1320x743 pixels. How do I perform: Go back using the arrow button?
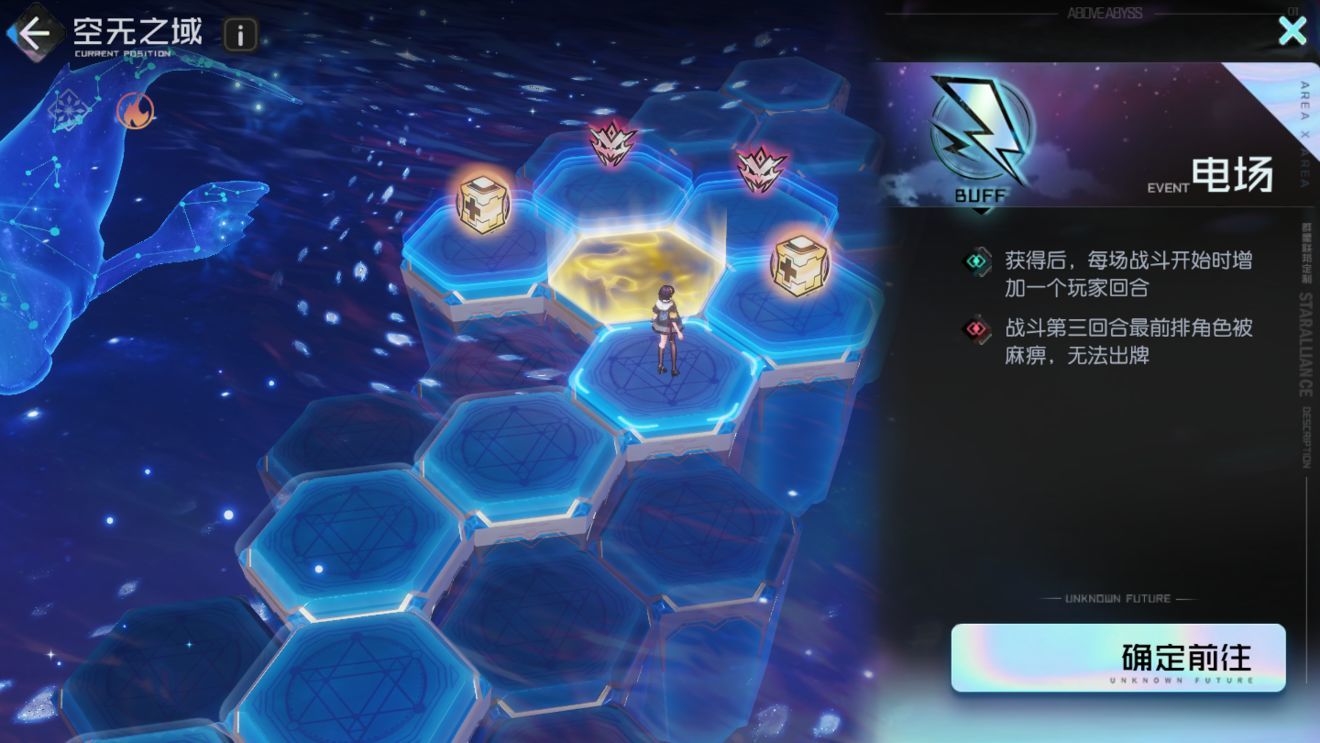point(33,34)
